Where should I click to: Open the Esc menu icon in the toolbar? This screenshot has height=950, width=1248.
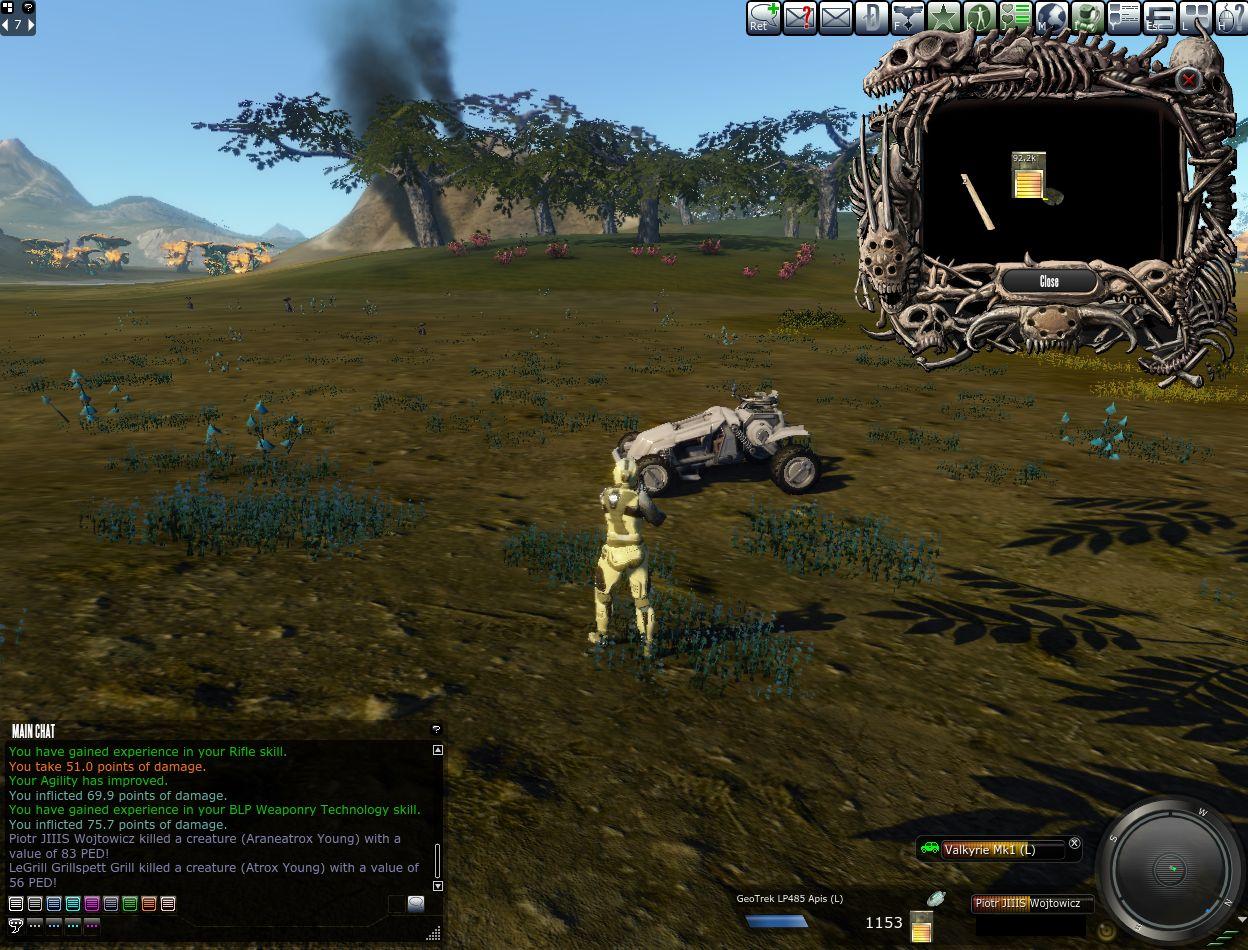point(1159,17)
